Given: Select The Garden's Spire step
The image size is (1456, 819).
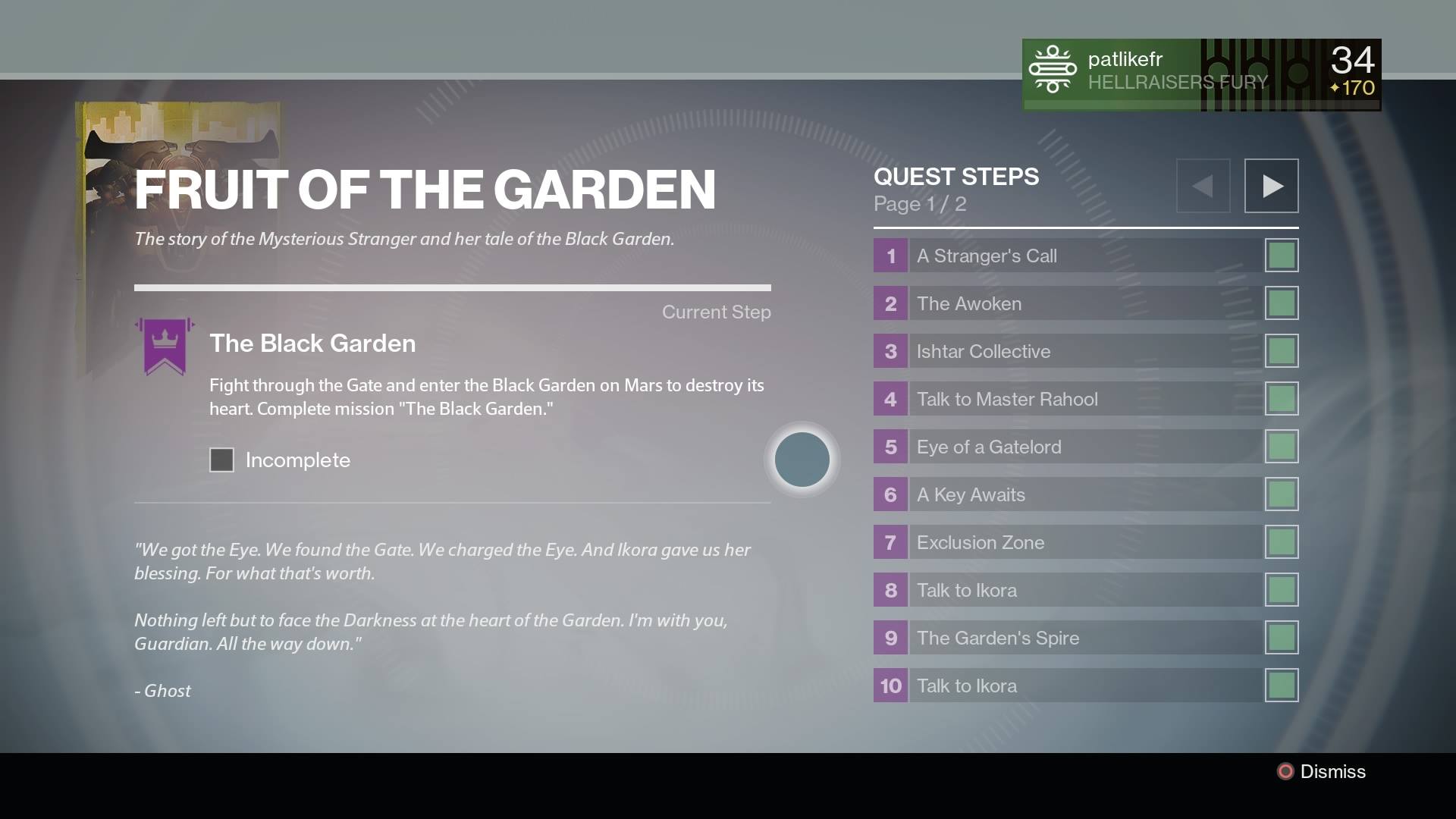Looking at the screenshot, I should coord(997,638).
